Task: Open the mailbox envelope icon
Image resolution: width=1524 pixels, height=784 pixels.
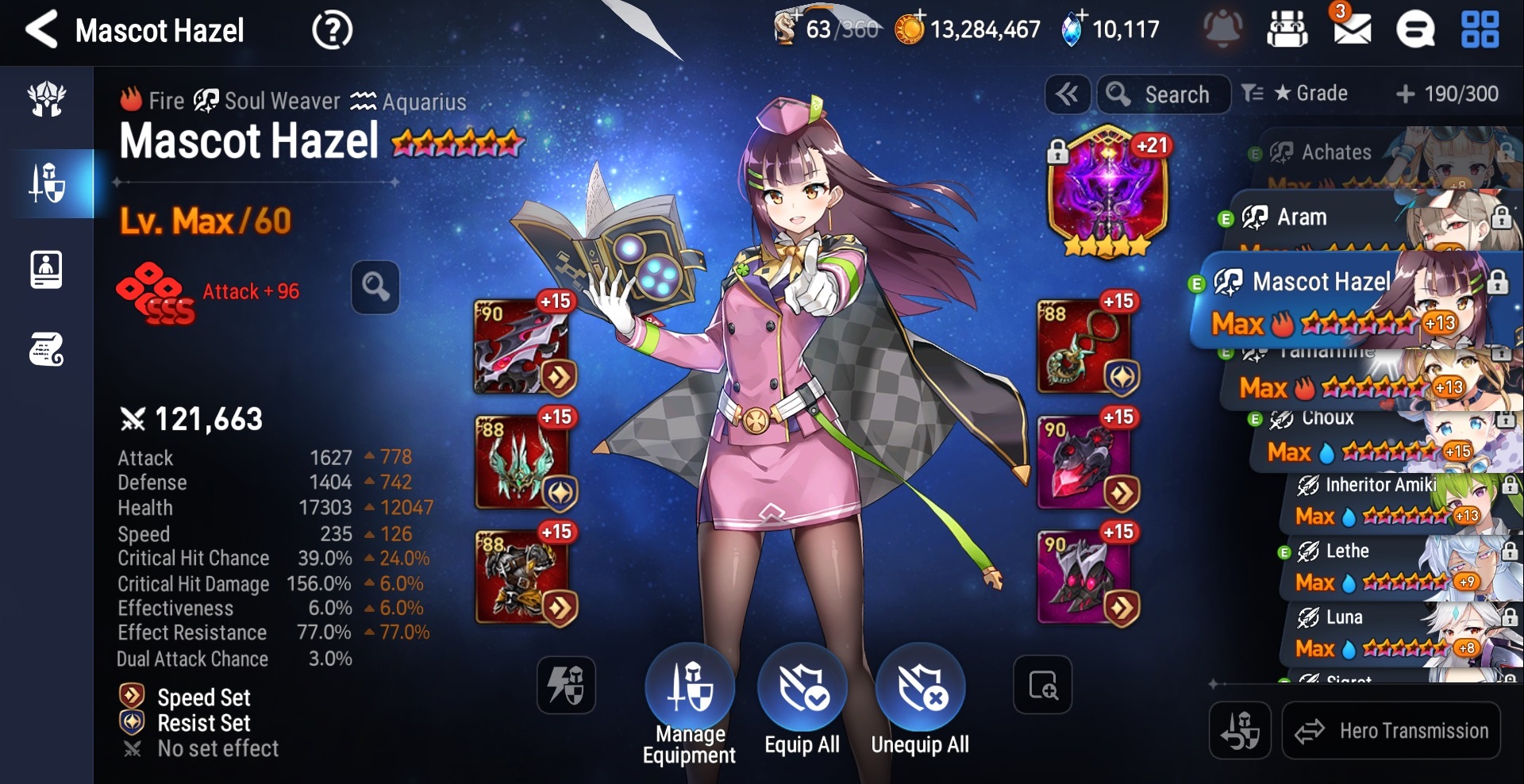Action: (1352, 30)
